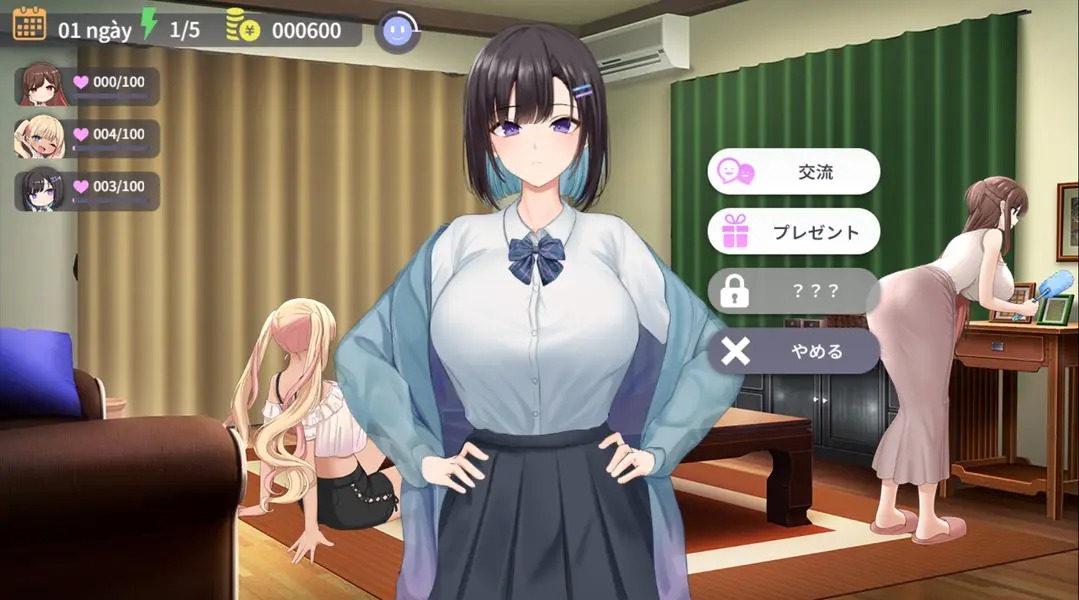The image size is (1079, 600).
Task: Click the gold coin money icon
Action: 243,26
